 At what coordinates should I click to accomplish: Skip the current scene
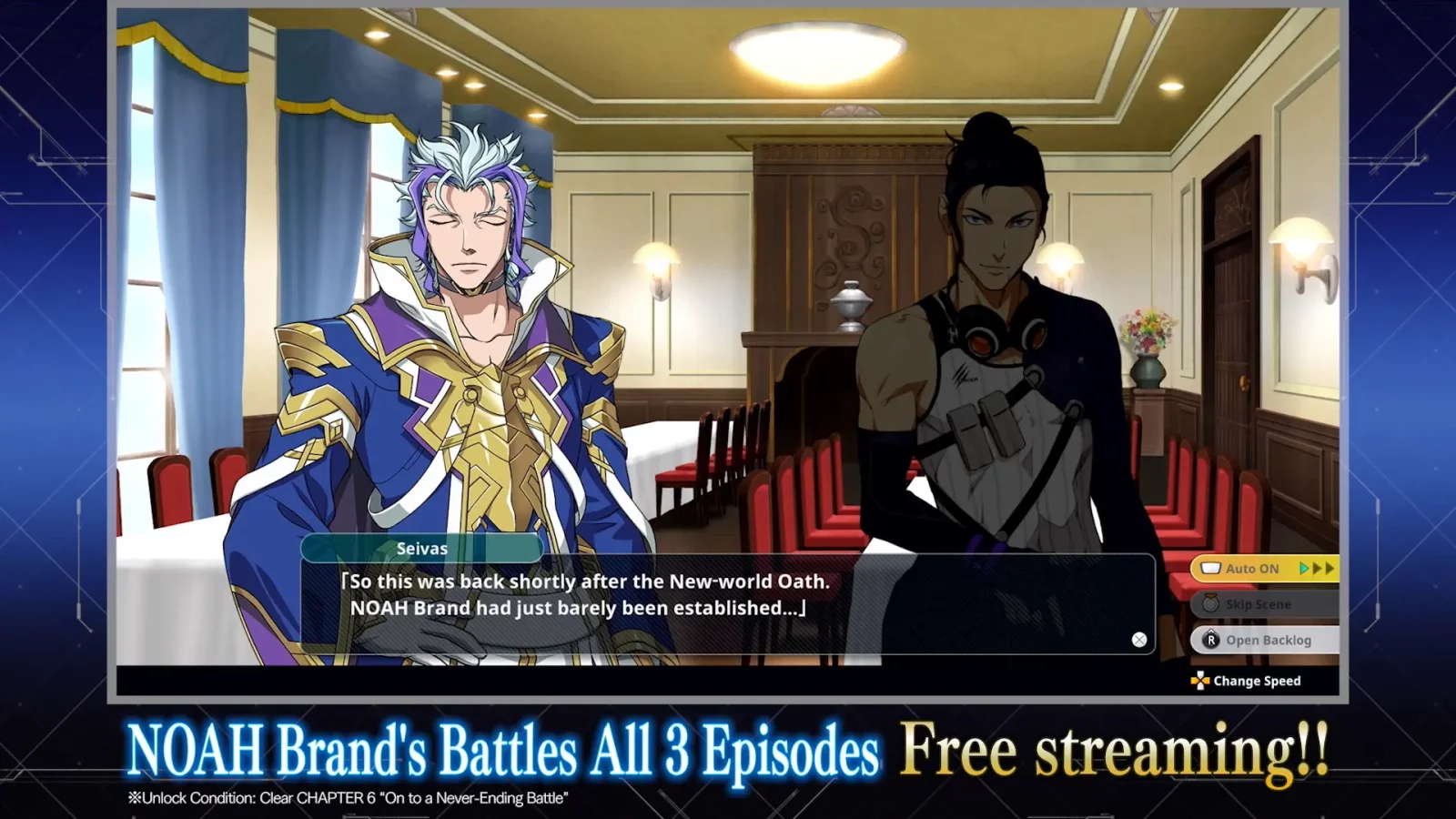(1263, 604)
